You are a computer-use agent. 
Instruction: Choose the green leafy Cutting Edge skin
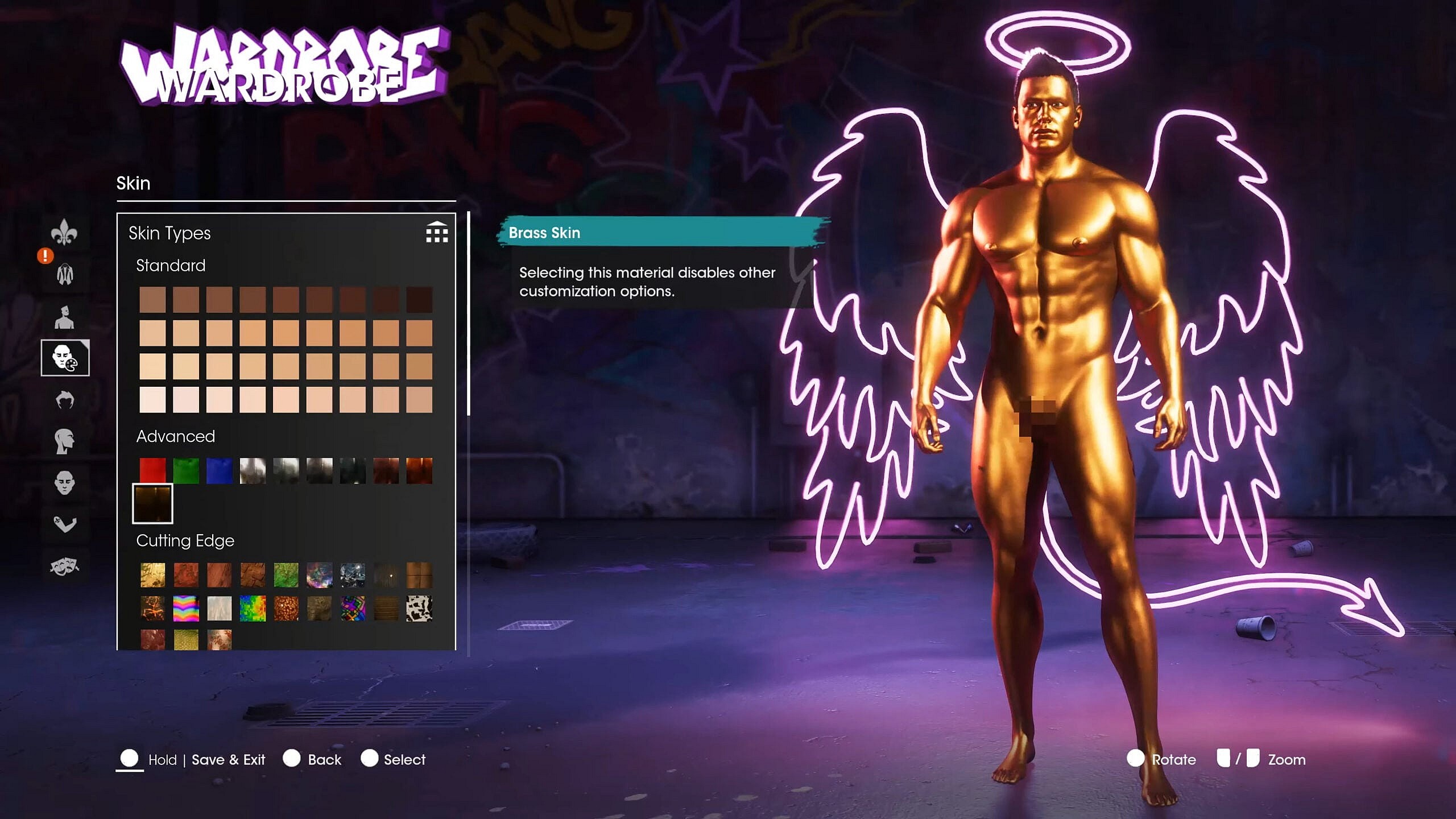pos(286,575)
